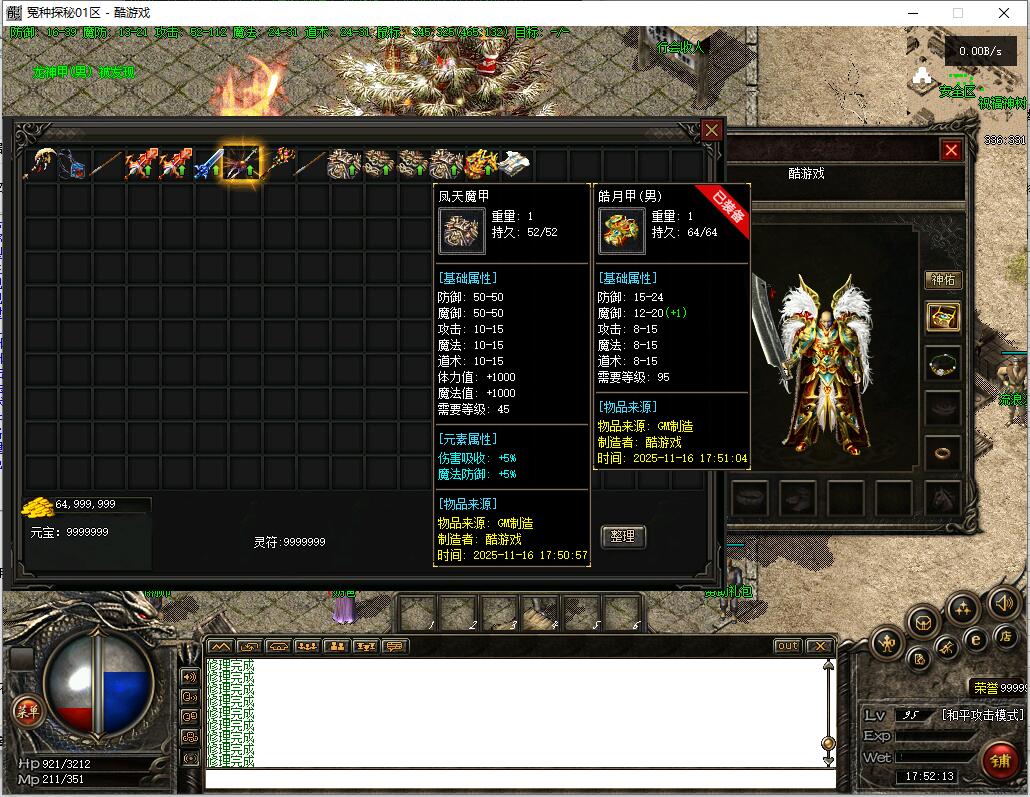Close the inventory bag window

[711, 130]
